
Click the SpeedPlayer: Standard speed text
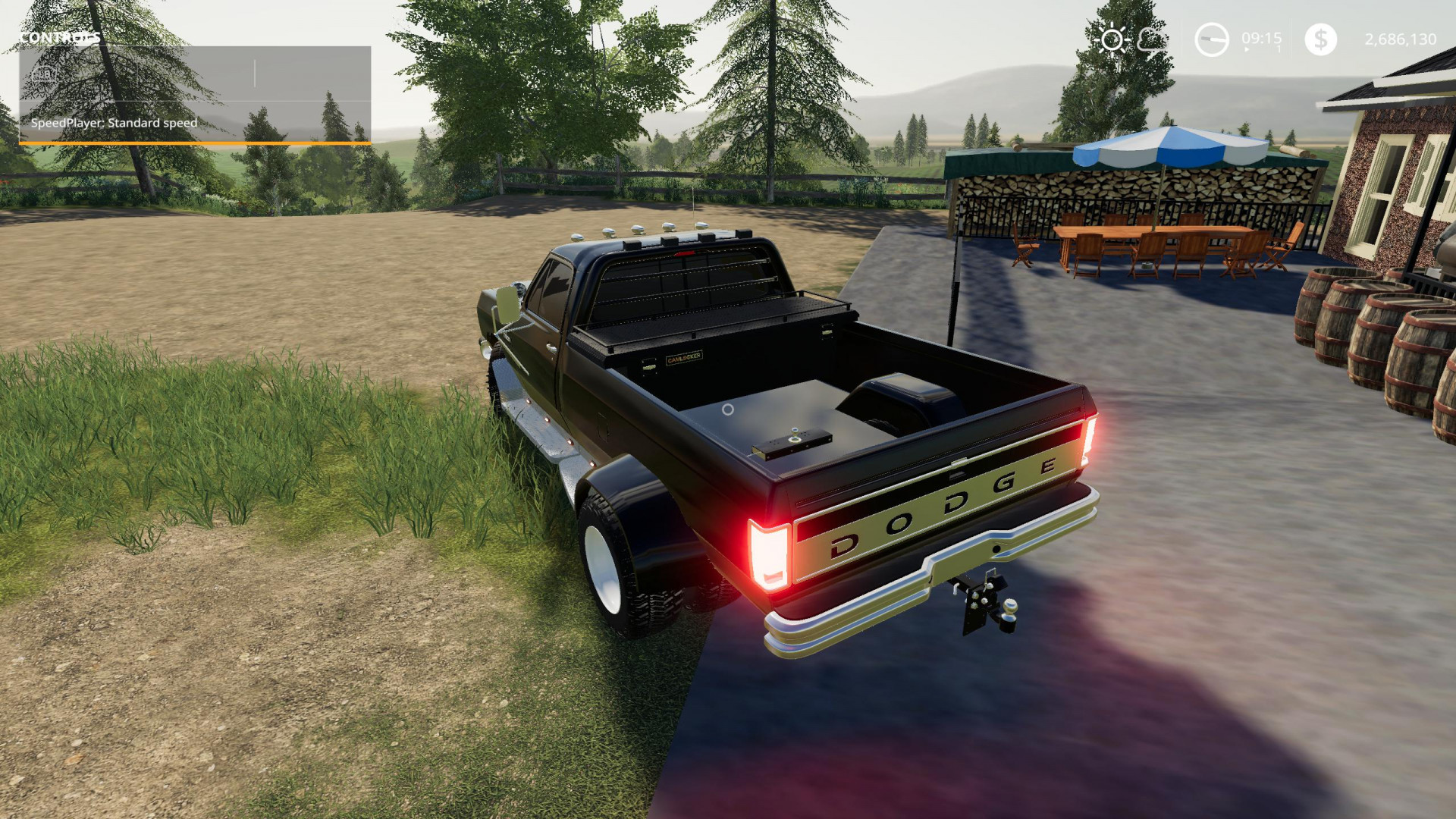pos(115,122)
